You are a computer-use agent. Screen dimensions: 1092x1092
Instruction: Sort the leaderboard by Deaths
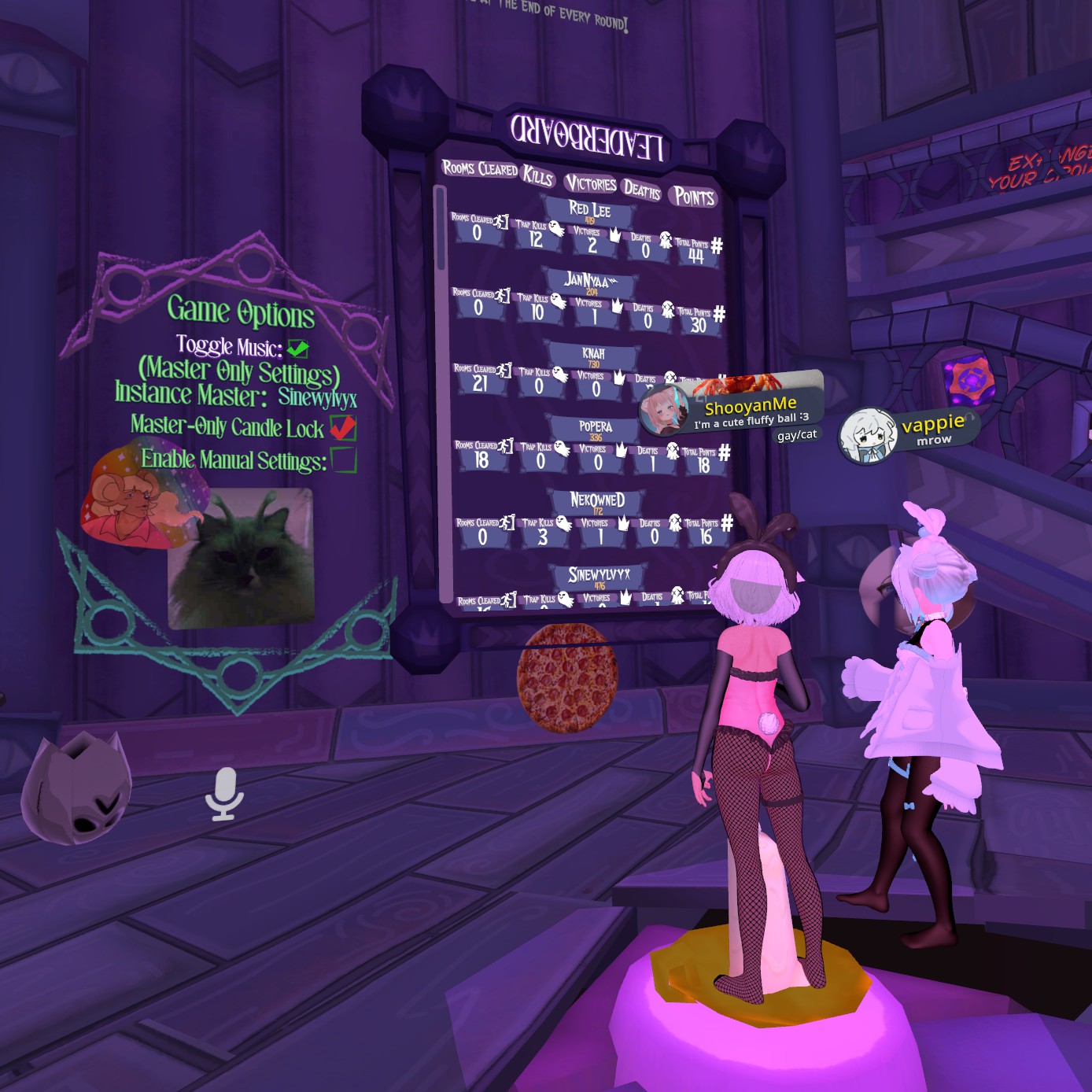(642, 190)
